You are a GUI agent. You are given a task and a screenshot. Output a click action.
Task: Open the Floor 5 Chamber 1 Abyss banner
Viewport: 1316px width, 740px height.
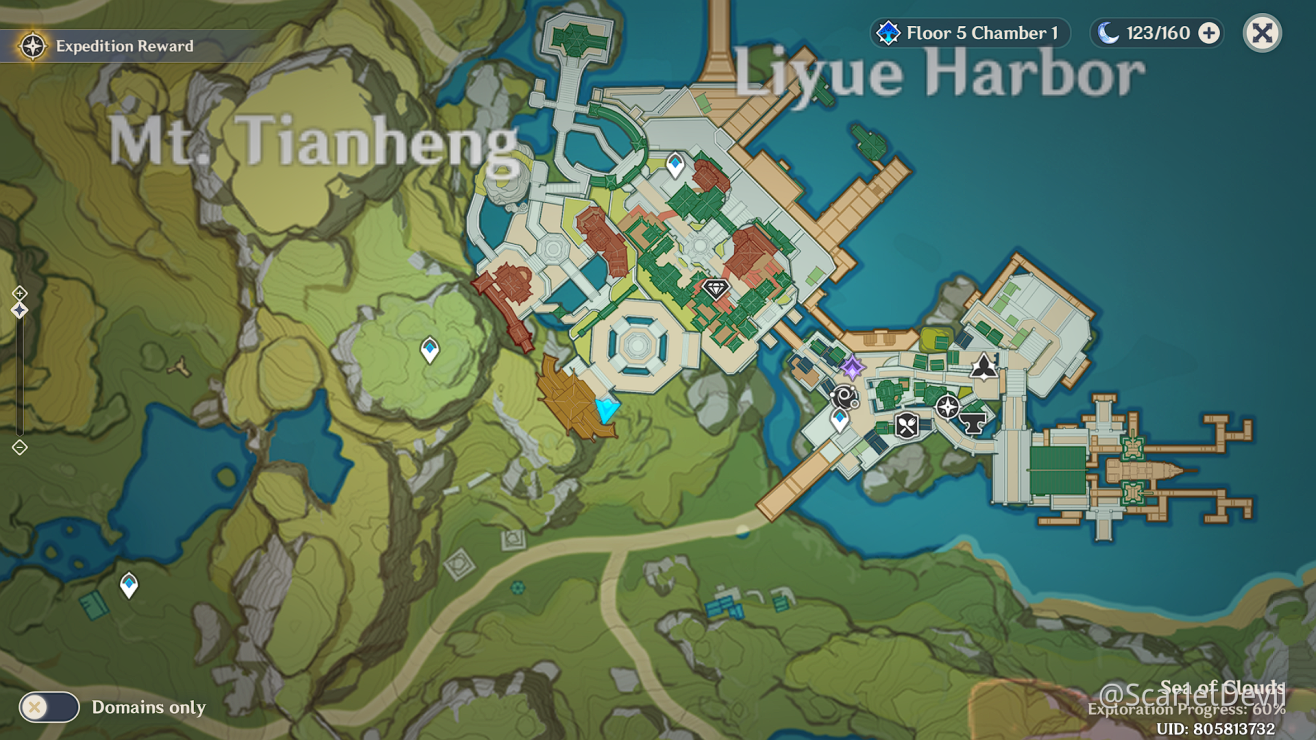pos(967,32)
